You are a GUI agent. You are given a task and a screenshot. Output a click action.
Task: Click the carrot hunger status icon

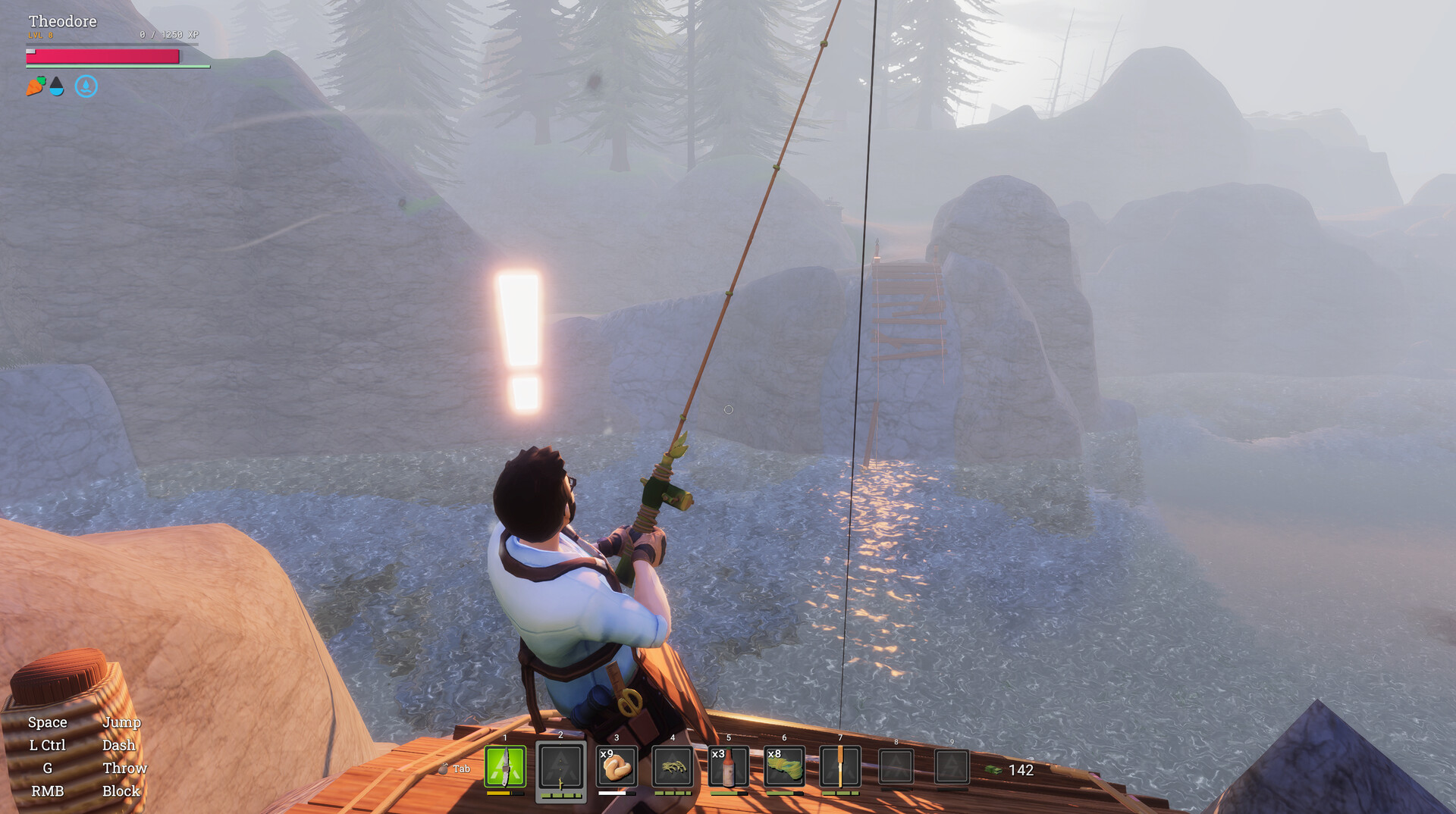click(35, 86)
